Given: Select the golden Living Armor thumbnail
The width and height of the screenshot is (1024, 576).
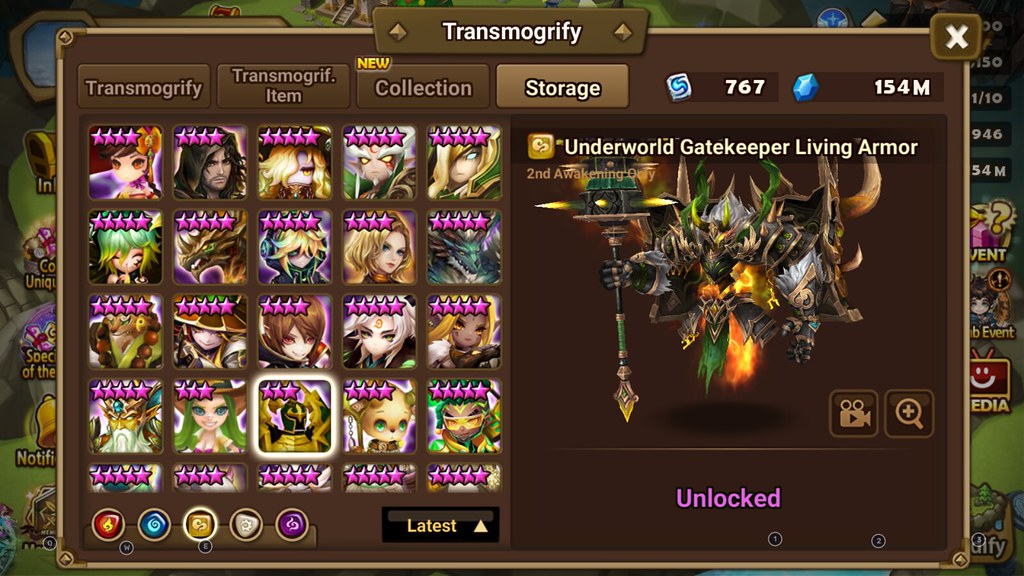Looking at the screenshot, I should 295,416.
